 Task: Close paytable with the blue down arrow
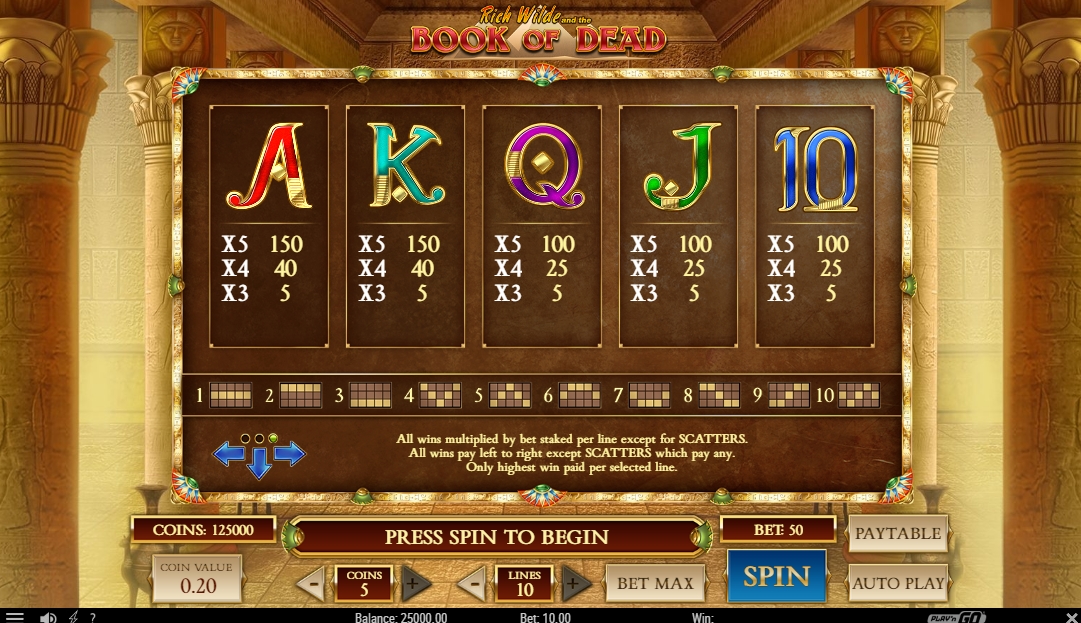click(x=259, y=463)
